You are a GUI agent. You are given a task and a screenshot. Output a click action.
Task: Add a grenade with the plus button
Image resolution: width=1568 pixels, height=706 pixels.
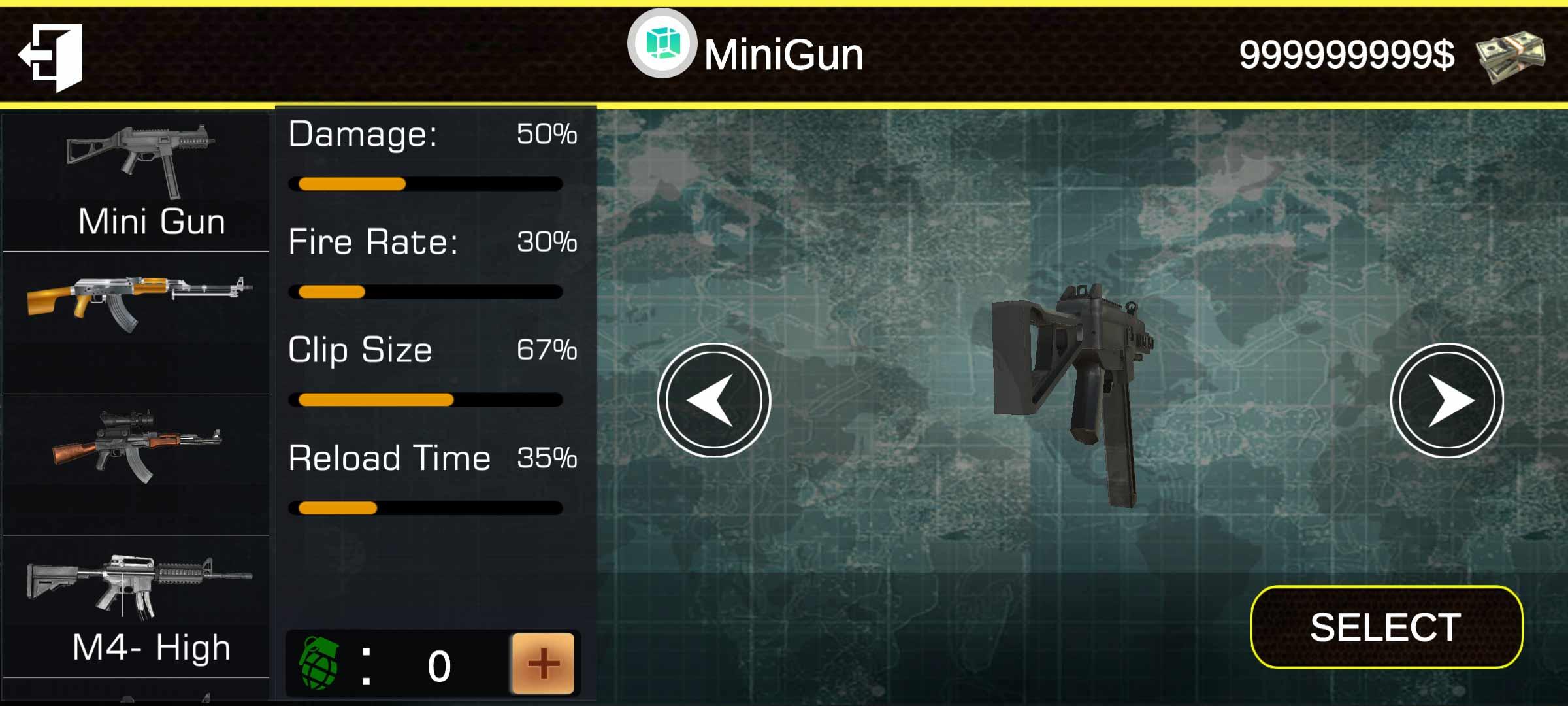pos(543,664)
